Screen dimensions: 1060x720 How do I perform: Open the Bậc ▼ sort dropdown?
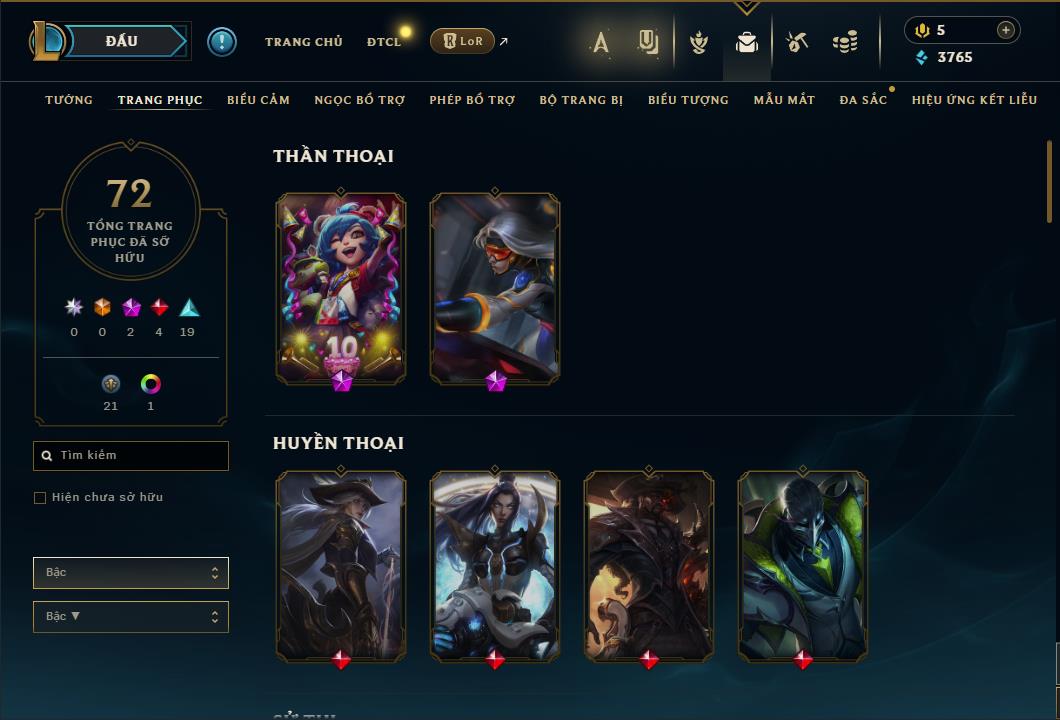point(131,617)
